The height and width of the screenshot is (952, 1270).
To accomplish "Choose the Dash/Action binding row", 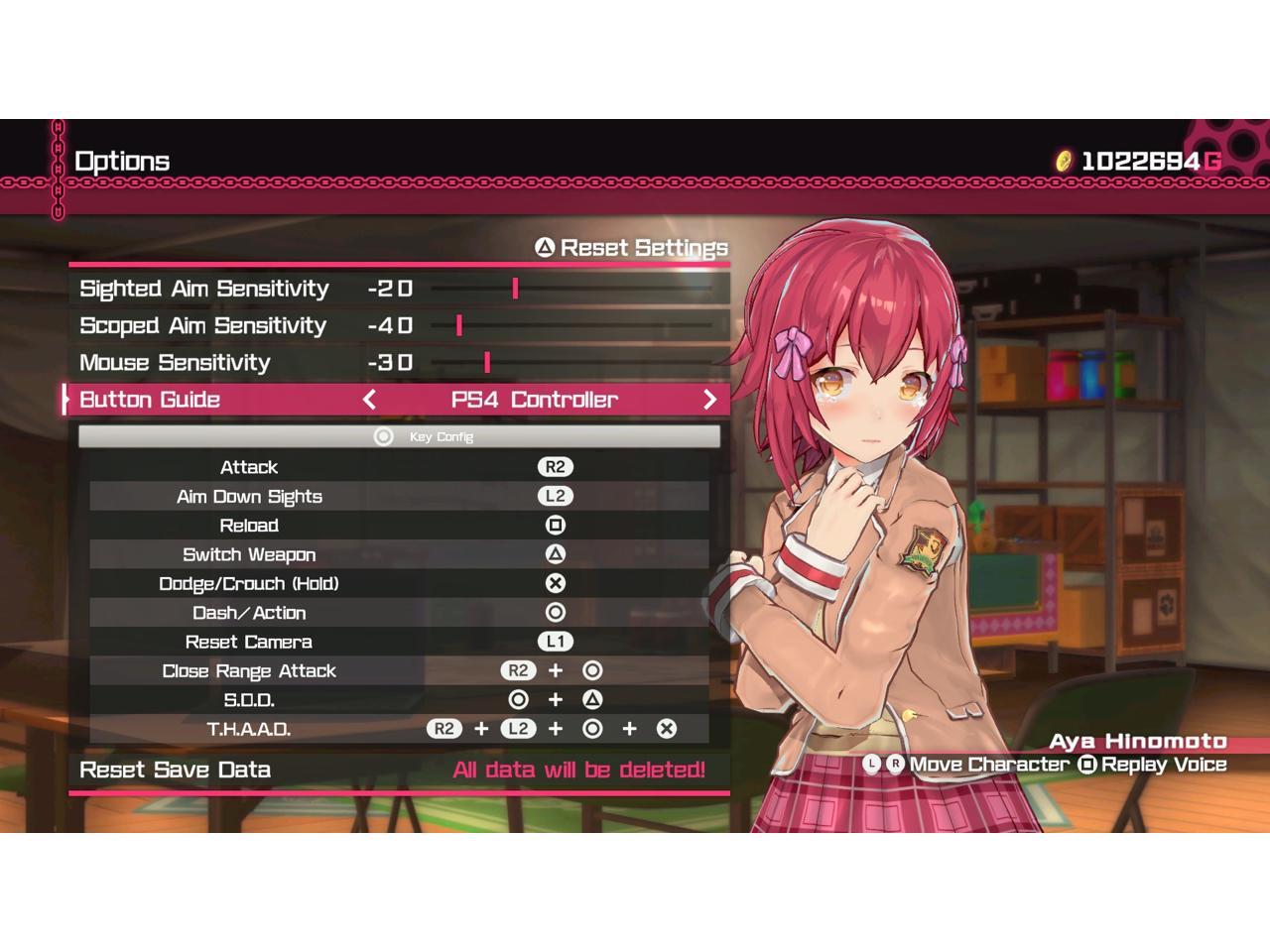I will [x=399, y=613].
